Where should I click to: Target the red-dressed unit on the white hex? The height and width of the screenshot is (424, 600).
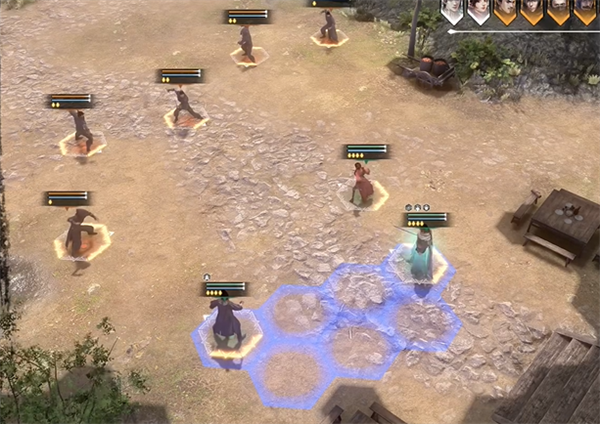[362, 184]
